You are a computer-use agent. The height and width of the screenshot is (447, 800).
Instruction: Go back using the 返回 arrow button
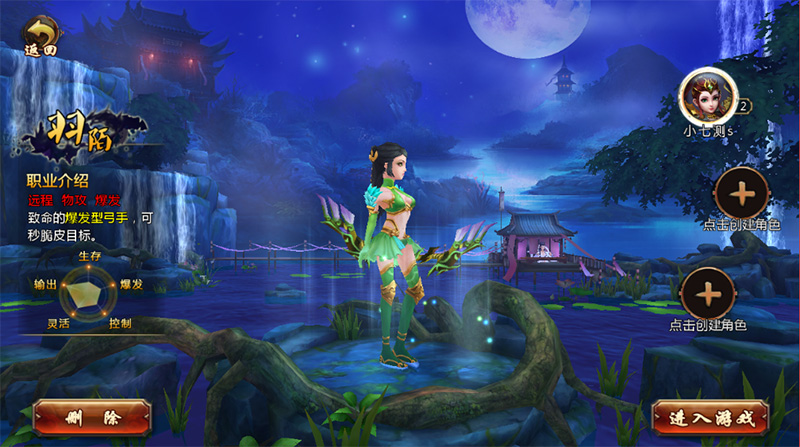pos(41,36)
